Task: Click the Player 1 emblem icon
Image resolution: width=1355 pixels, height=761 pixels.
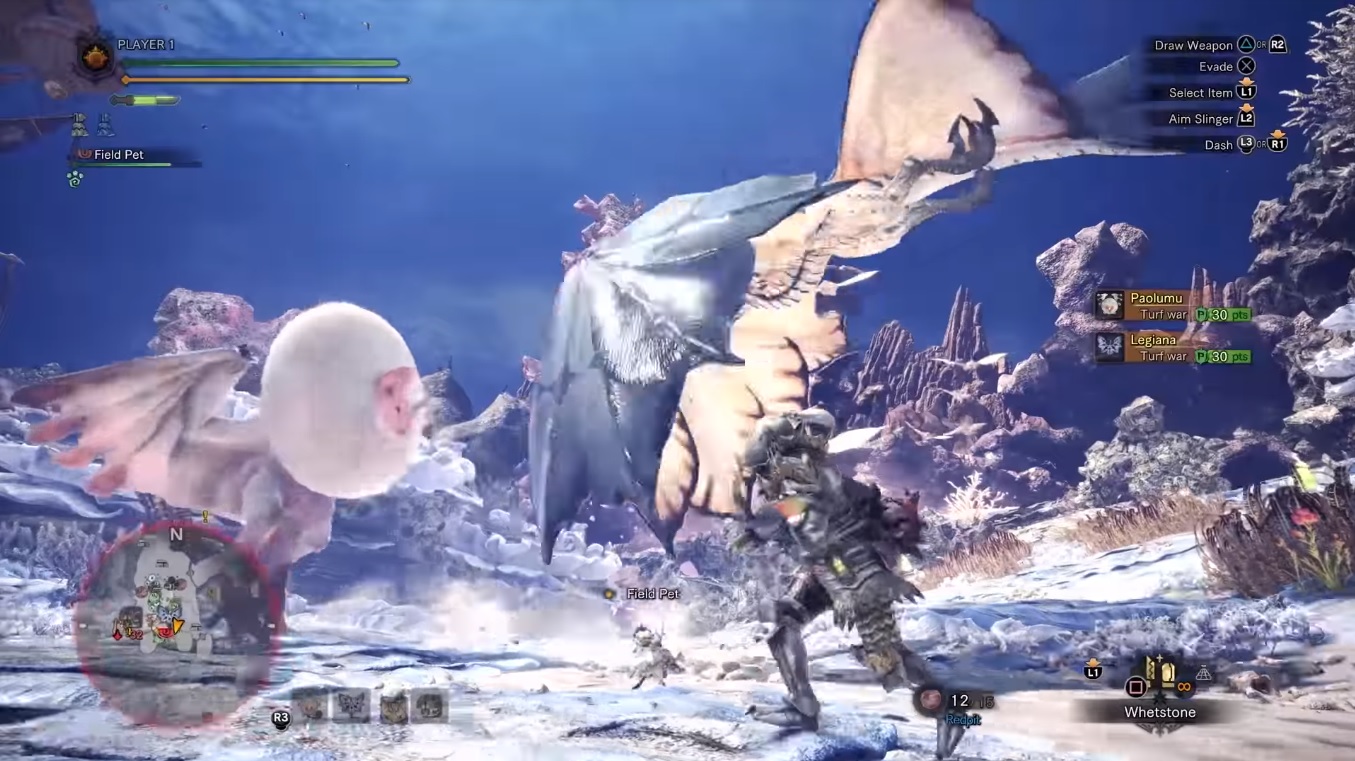Action: pyautogui.click(x=97, y=57)
